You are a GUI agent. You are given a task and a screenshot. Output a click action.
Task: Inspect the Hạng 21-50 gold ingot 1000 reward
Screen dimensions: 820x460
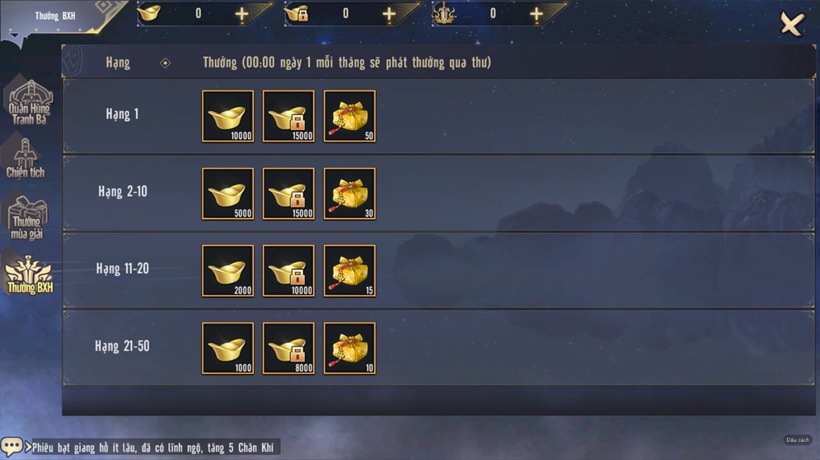[x=228, y=348]
